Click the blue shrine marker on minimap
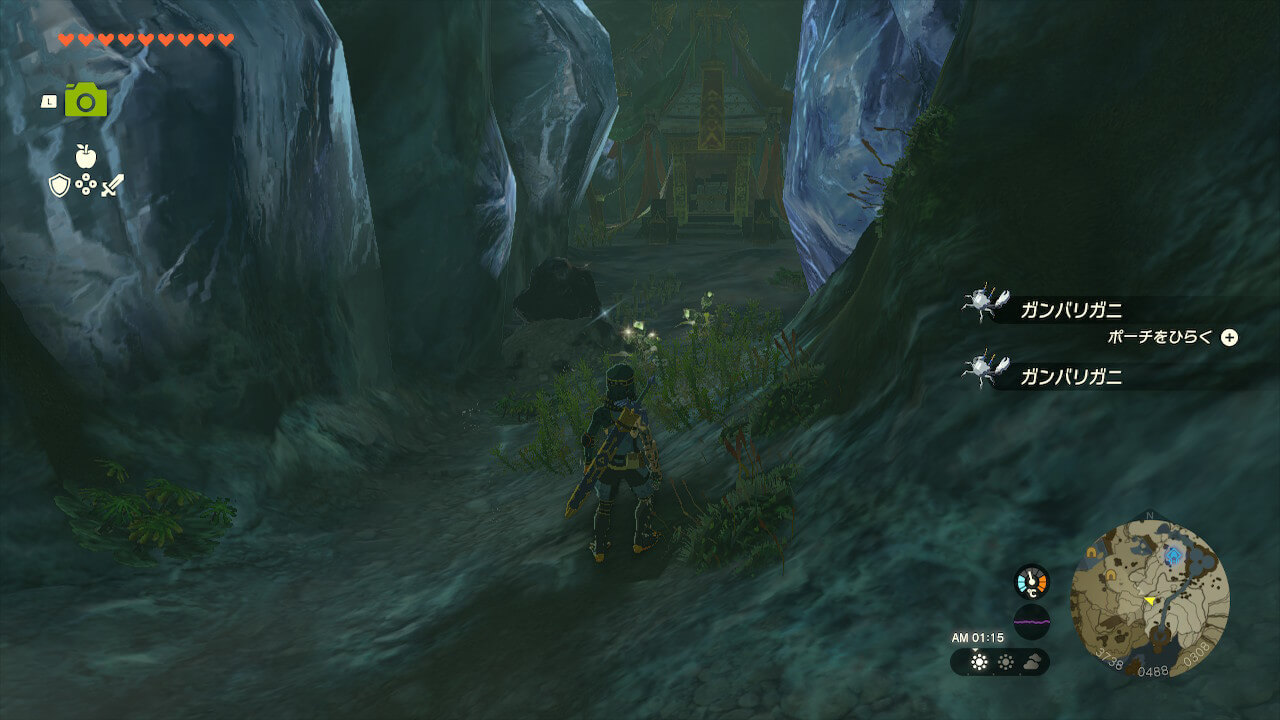The image size is (1280, 720). point(1172,553)
